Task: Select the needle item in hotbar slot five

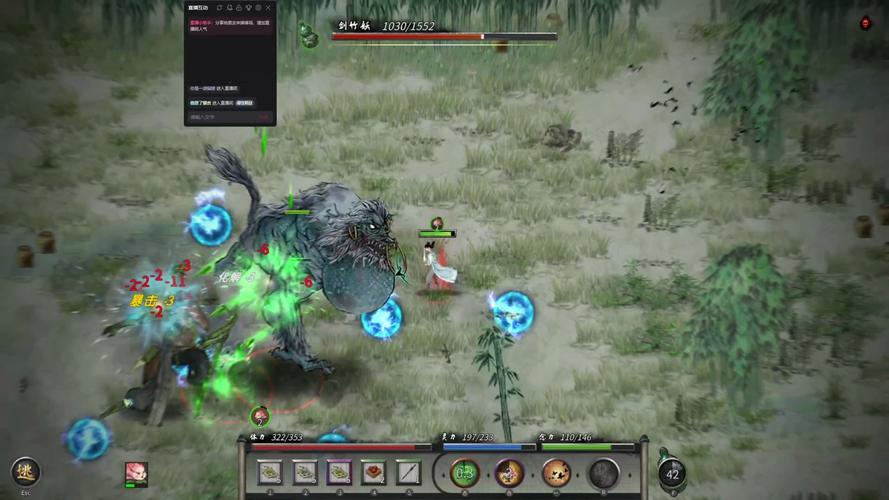Action: 408,472
